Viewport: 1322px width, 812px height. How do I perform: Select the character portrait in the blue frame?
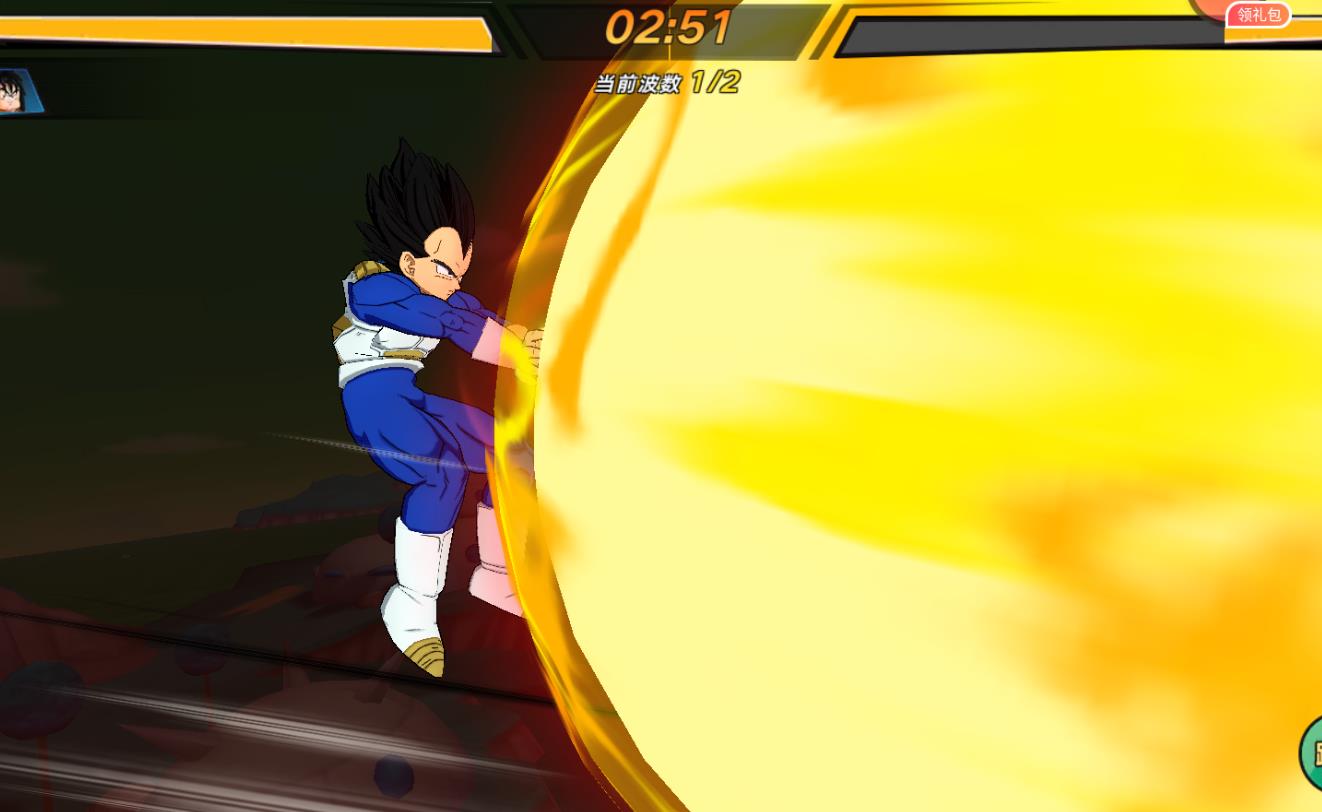(17, 92)
